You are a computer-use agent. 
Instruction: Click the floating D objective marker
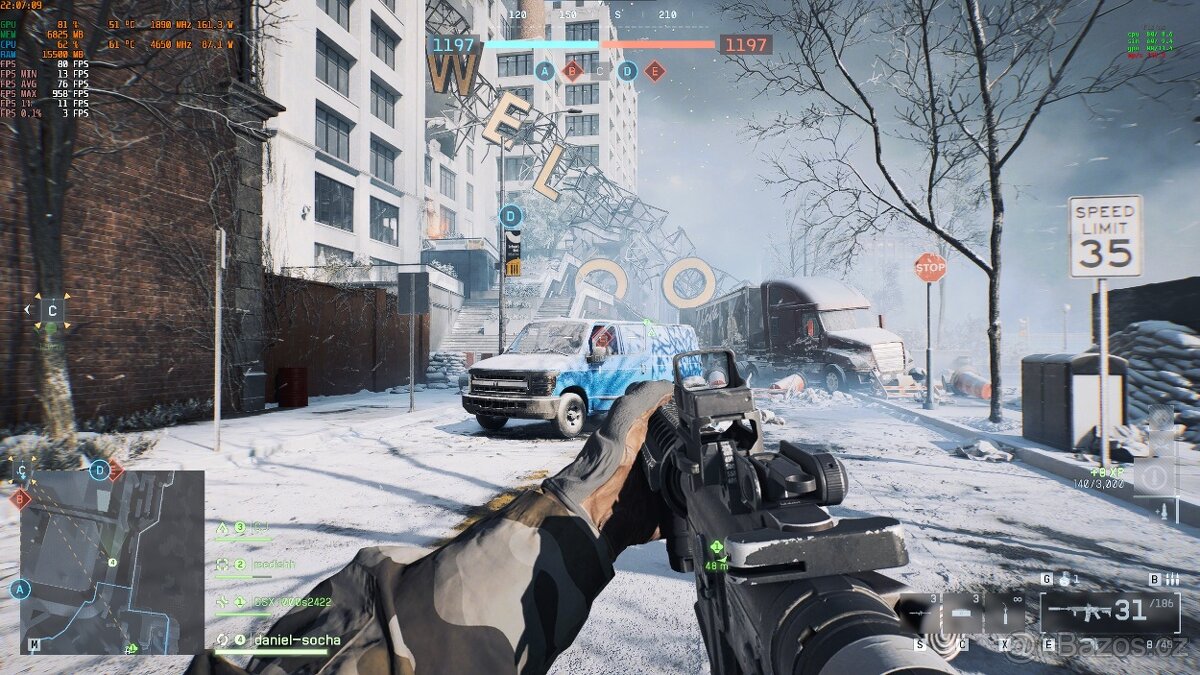[x=511, y=215]
